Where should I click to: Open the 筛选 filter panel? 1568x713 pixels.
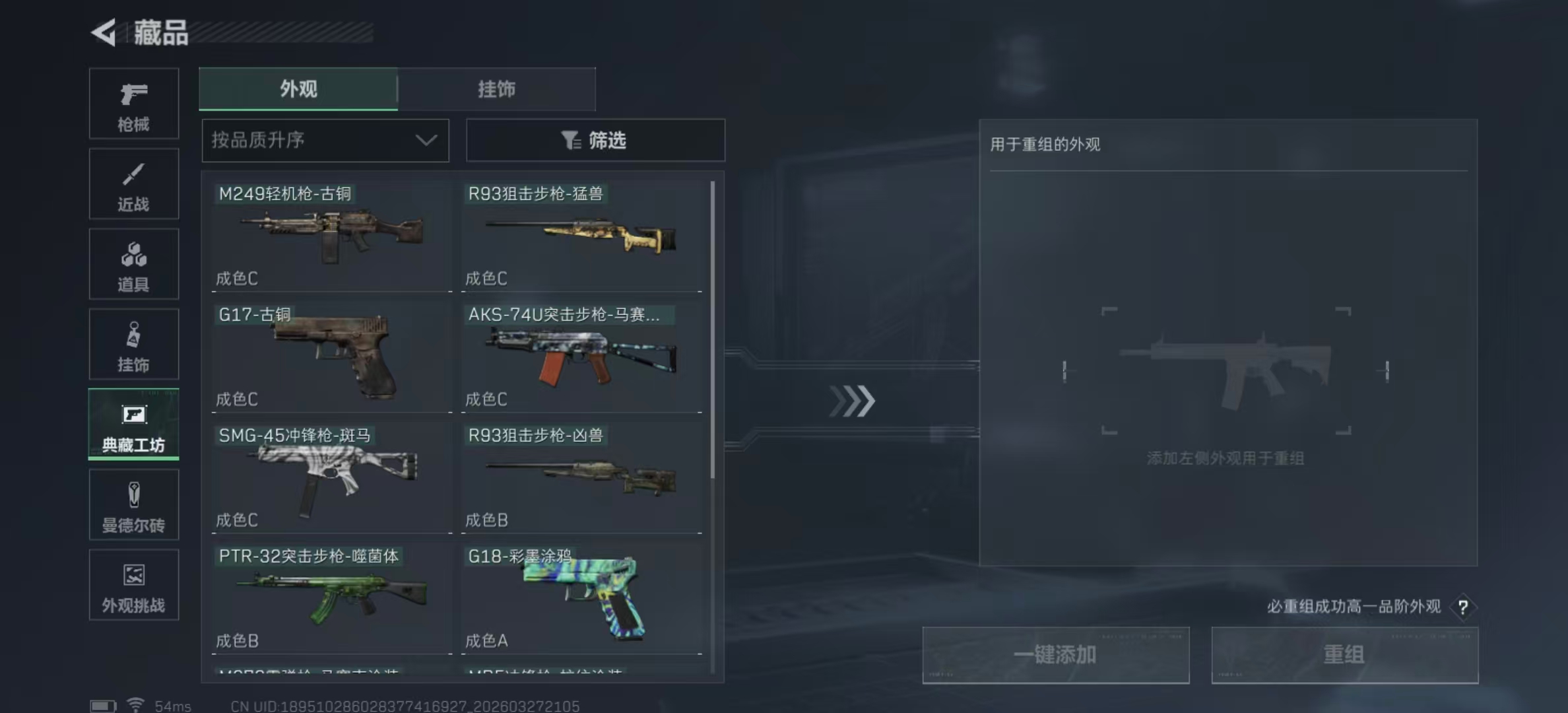pyautogui.click(x=595, y=140)
